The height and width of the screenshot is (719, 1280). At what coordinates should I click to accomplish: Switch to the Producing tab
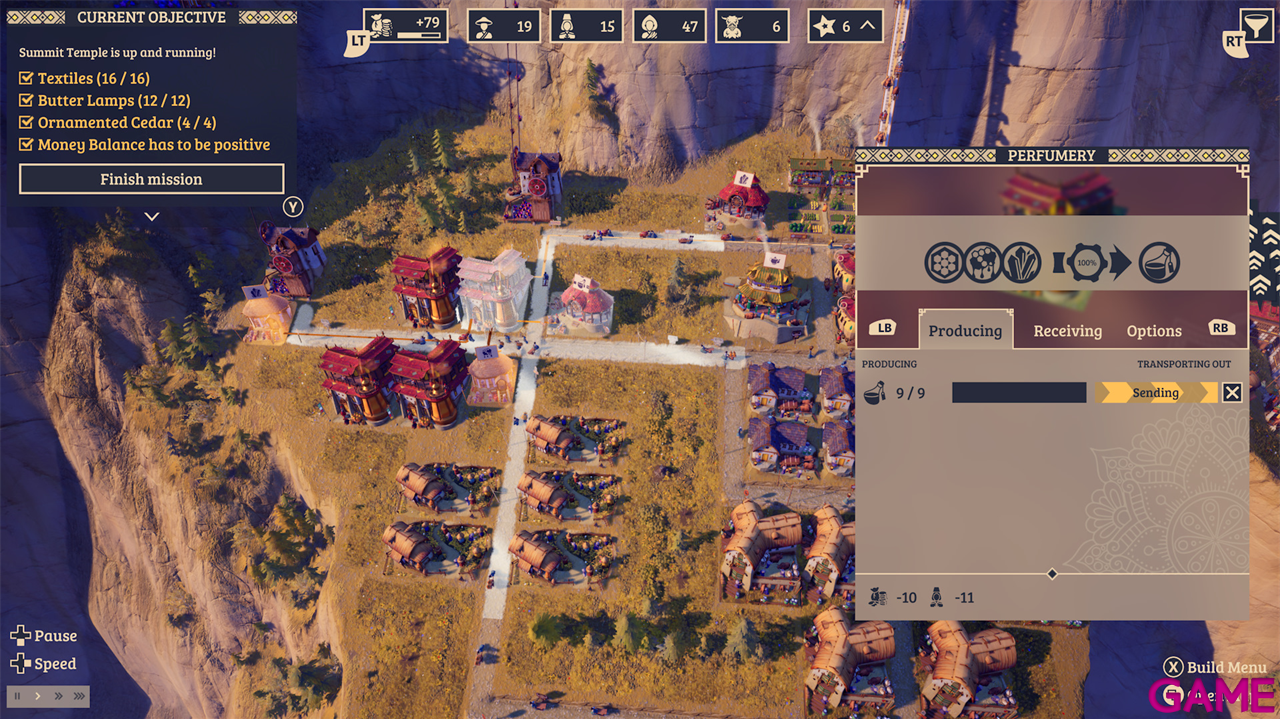(965, 331)
